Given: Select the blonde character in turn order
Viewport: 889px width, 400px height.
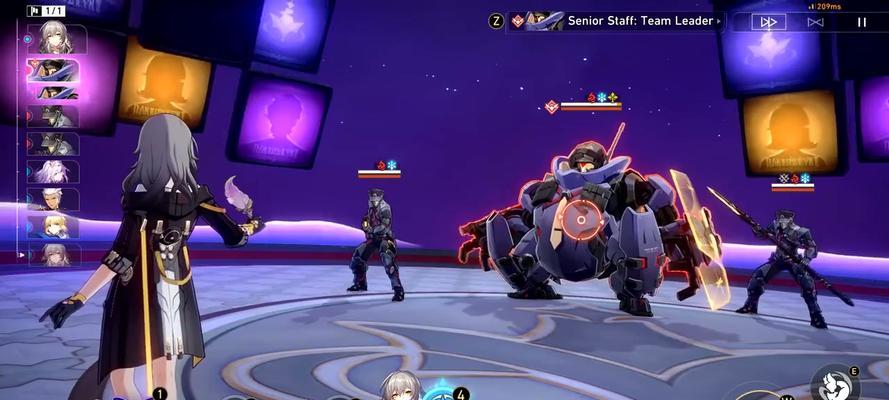Looking at the screenshot, I should coord(54,226).
